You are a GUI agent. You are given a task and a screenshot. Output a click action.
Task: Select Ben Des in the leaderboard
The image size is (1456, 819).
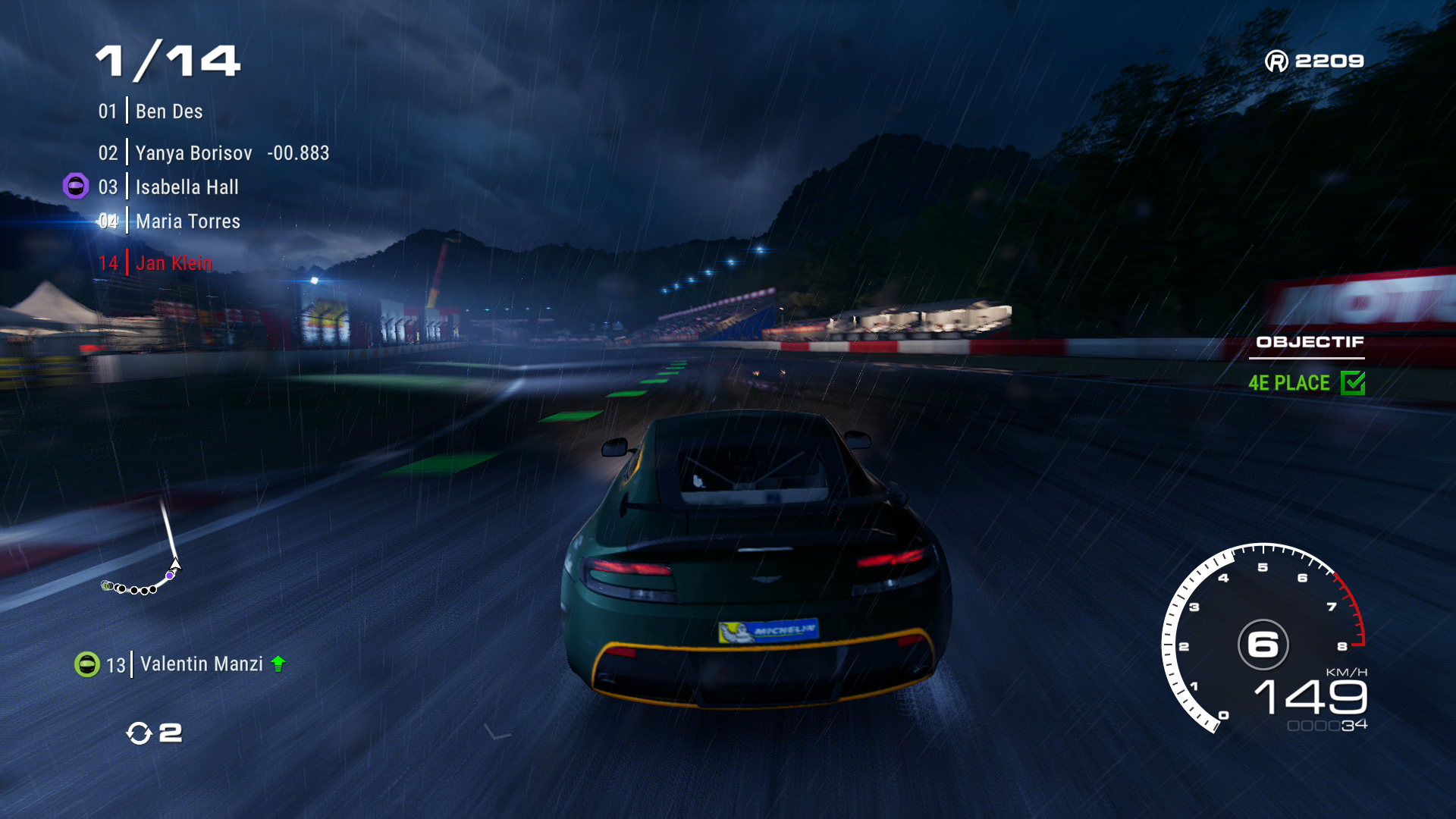click(x=168, y=111)
